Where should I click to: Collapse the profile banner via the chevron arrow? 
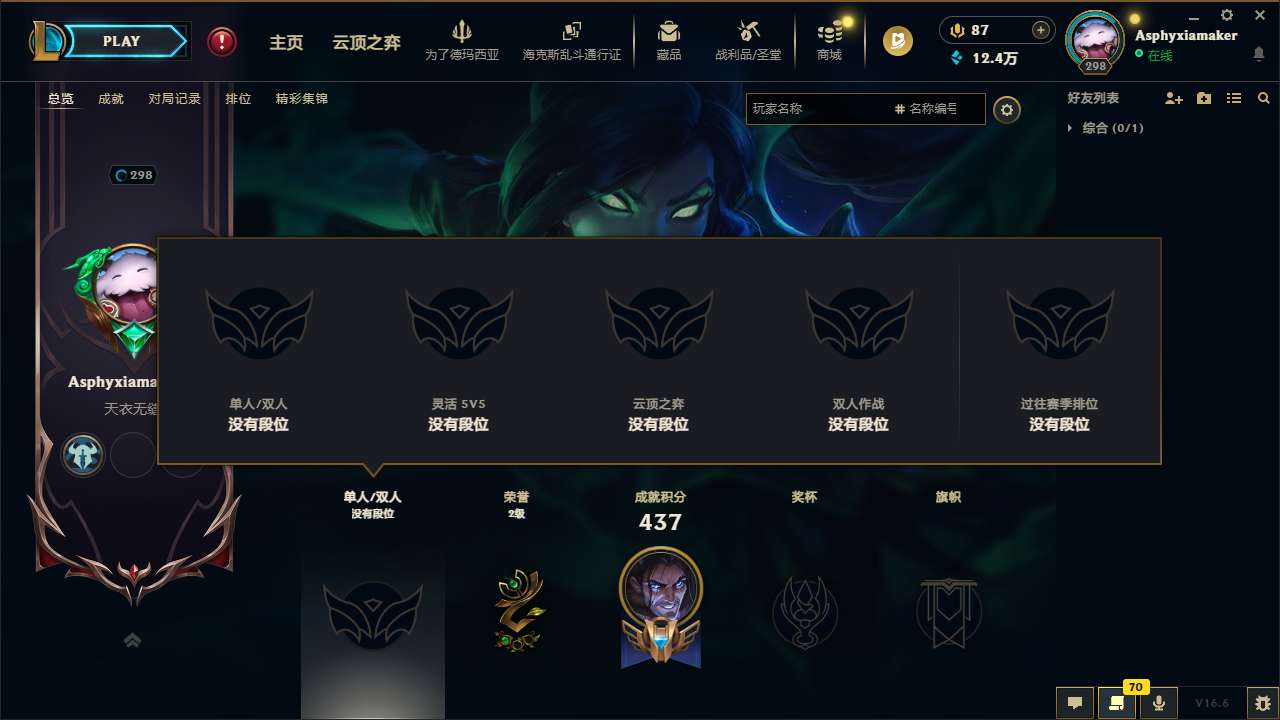132,639
